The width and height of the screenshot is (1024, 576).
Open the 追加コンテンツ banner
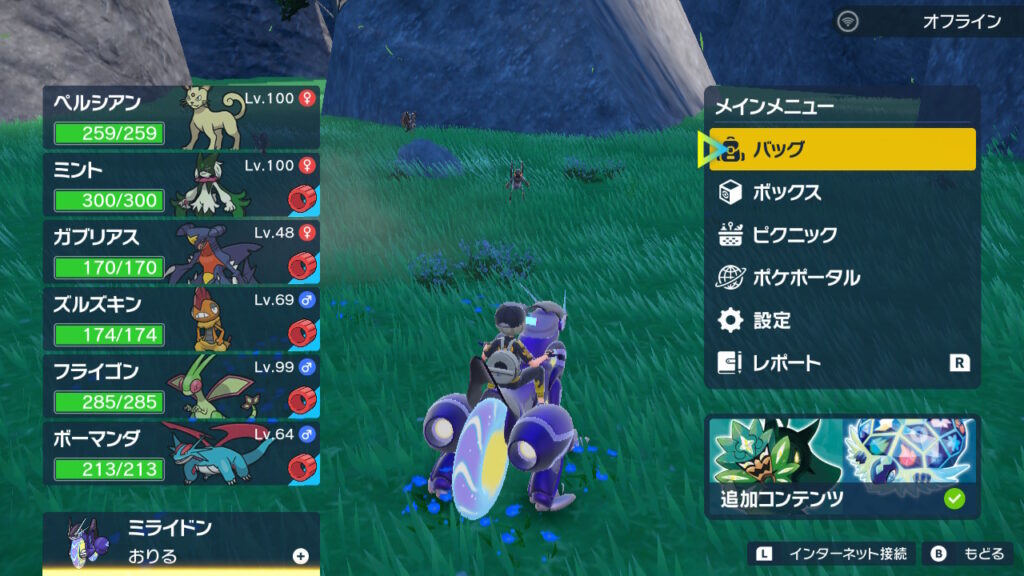(x=842, y=466)
